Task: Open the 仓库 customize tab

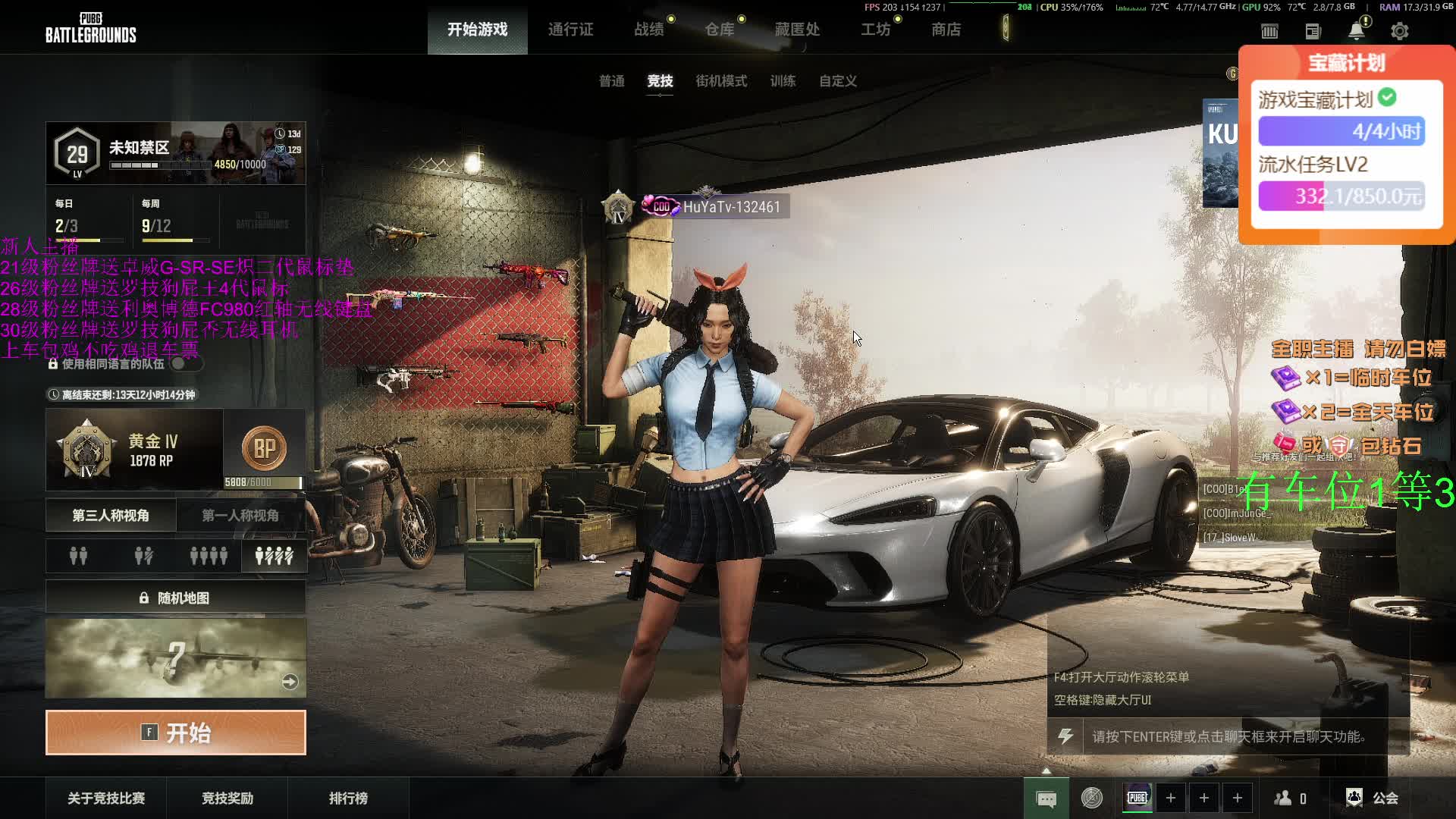Action: pos(719,30)
